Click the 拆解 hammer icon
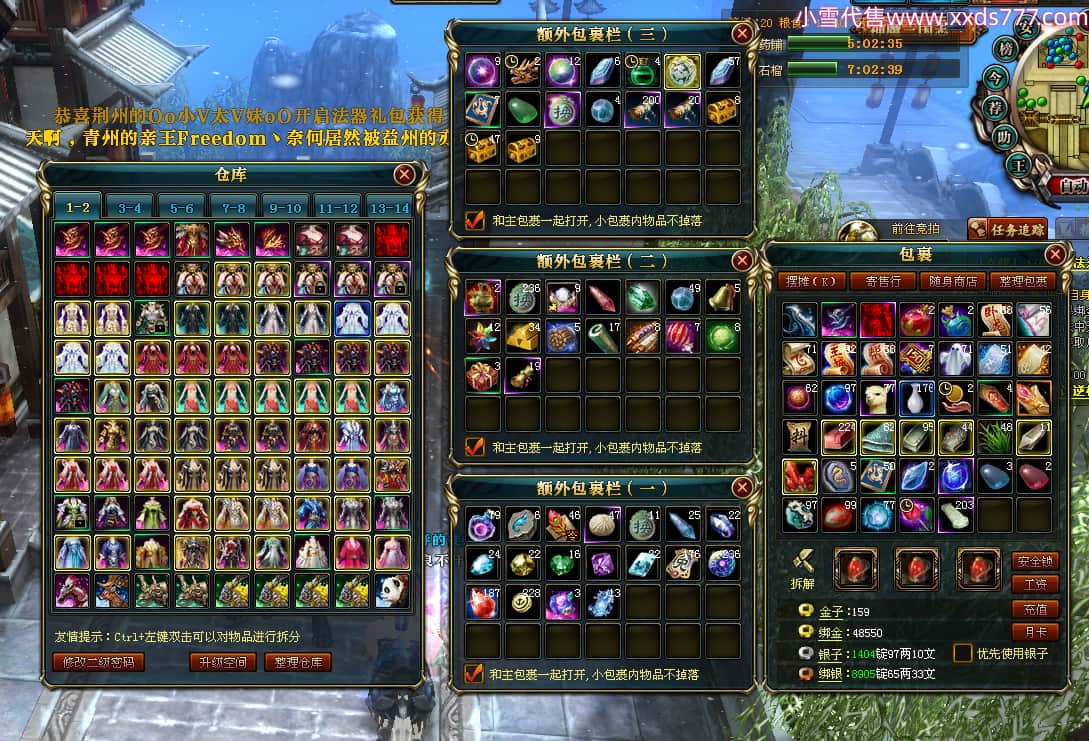This screenshot has height=741, width=1089. 802,560
